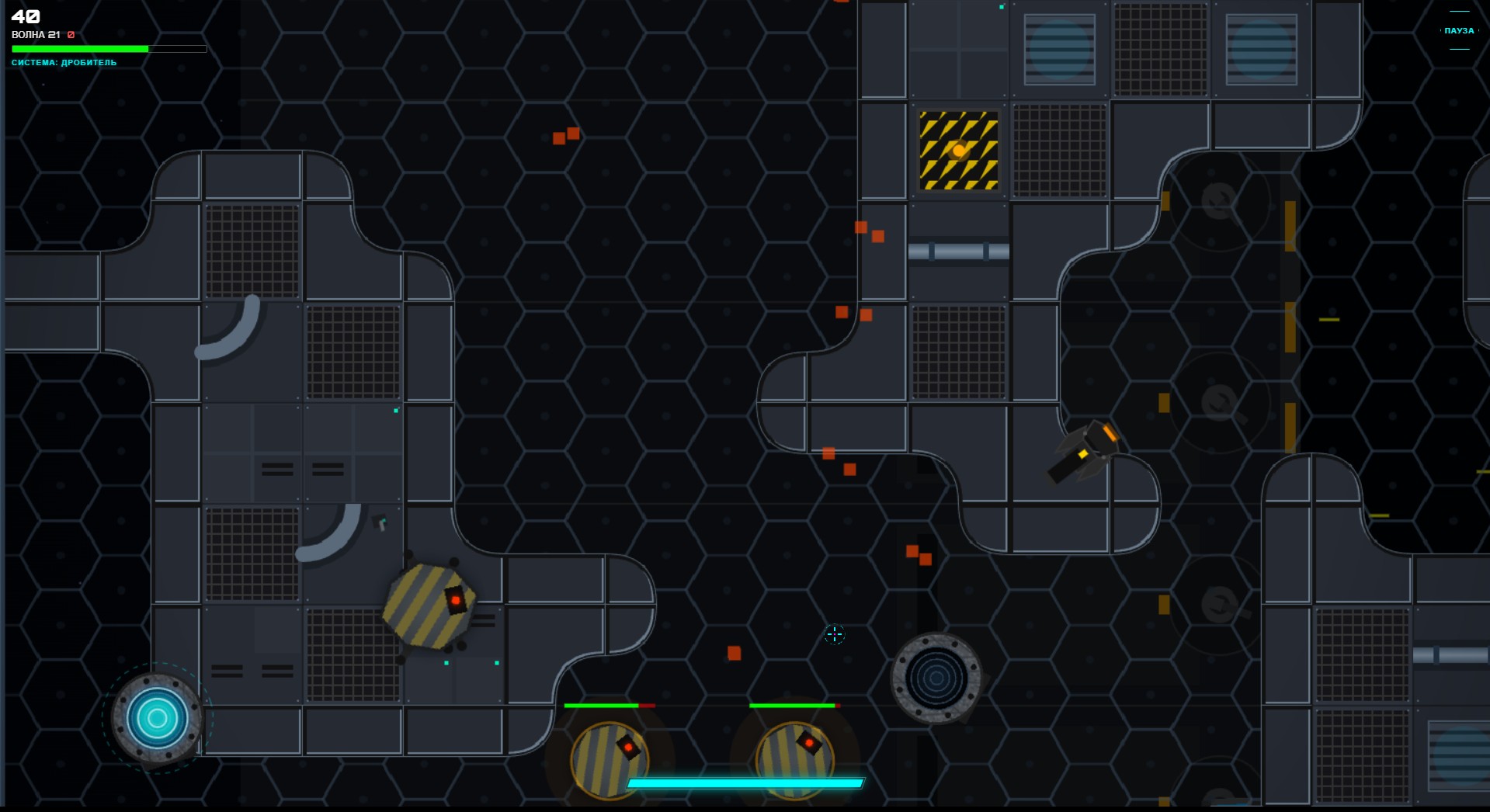Click the ВОЛНА 21 wave counter text
Viewport: 1490px width, 812px height.
pyautogui.click(x=35, y=35)
